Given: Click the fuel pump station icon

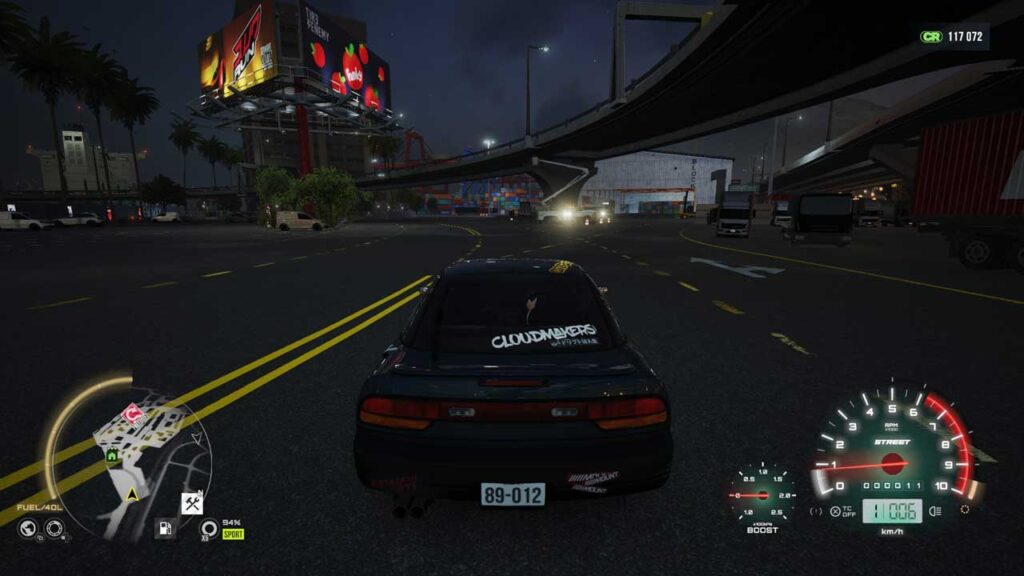Looking at the screenshot, I should click(166, 528).
